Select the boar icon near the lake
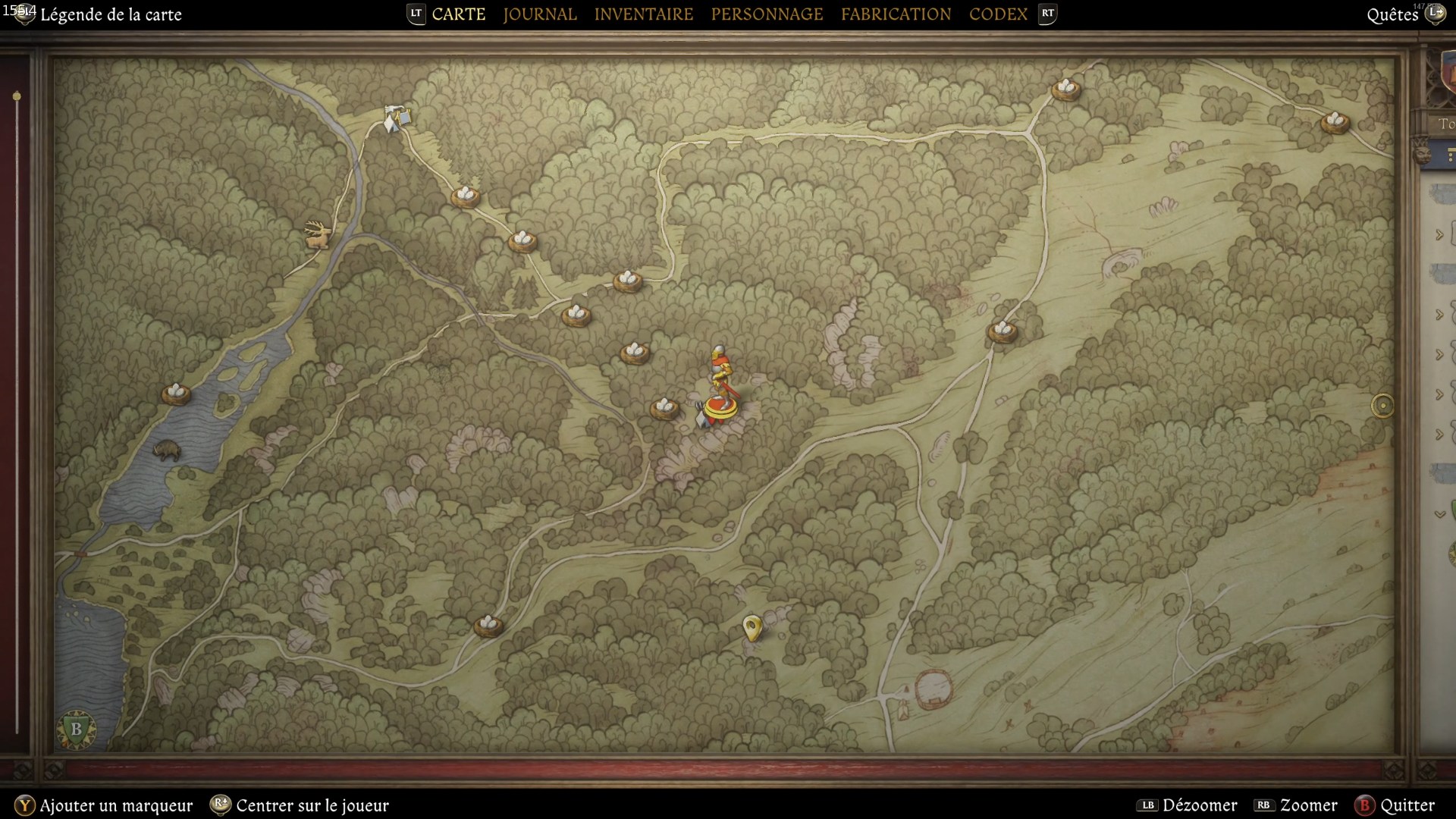 [166, 449]
